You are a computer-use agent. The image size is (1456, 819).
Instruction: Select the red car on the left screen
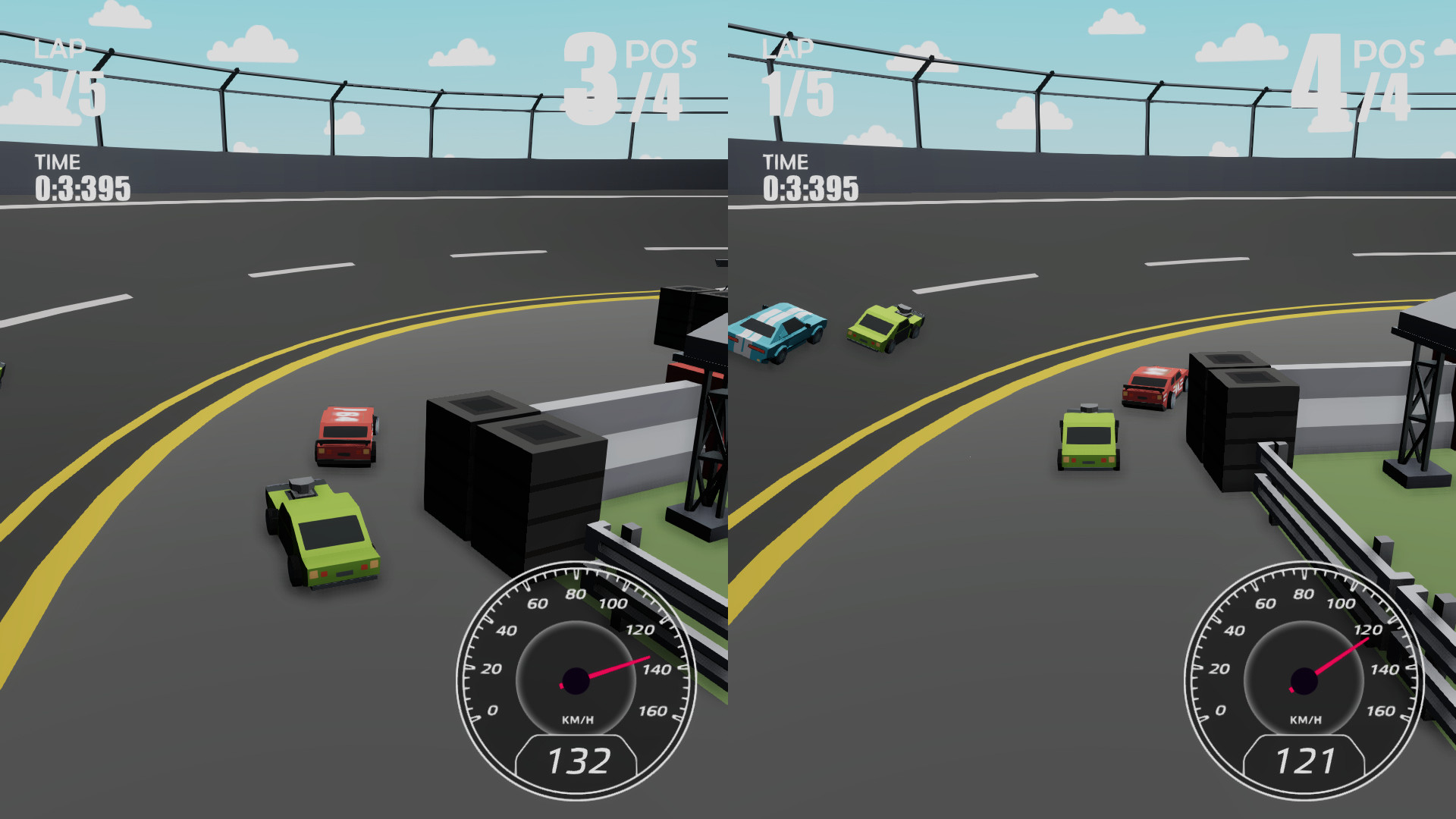pyautogui.click(x=345, y=436)
